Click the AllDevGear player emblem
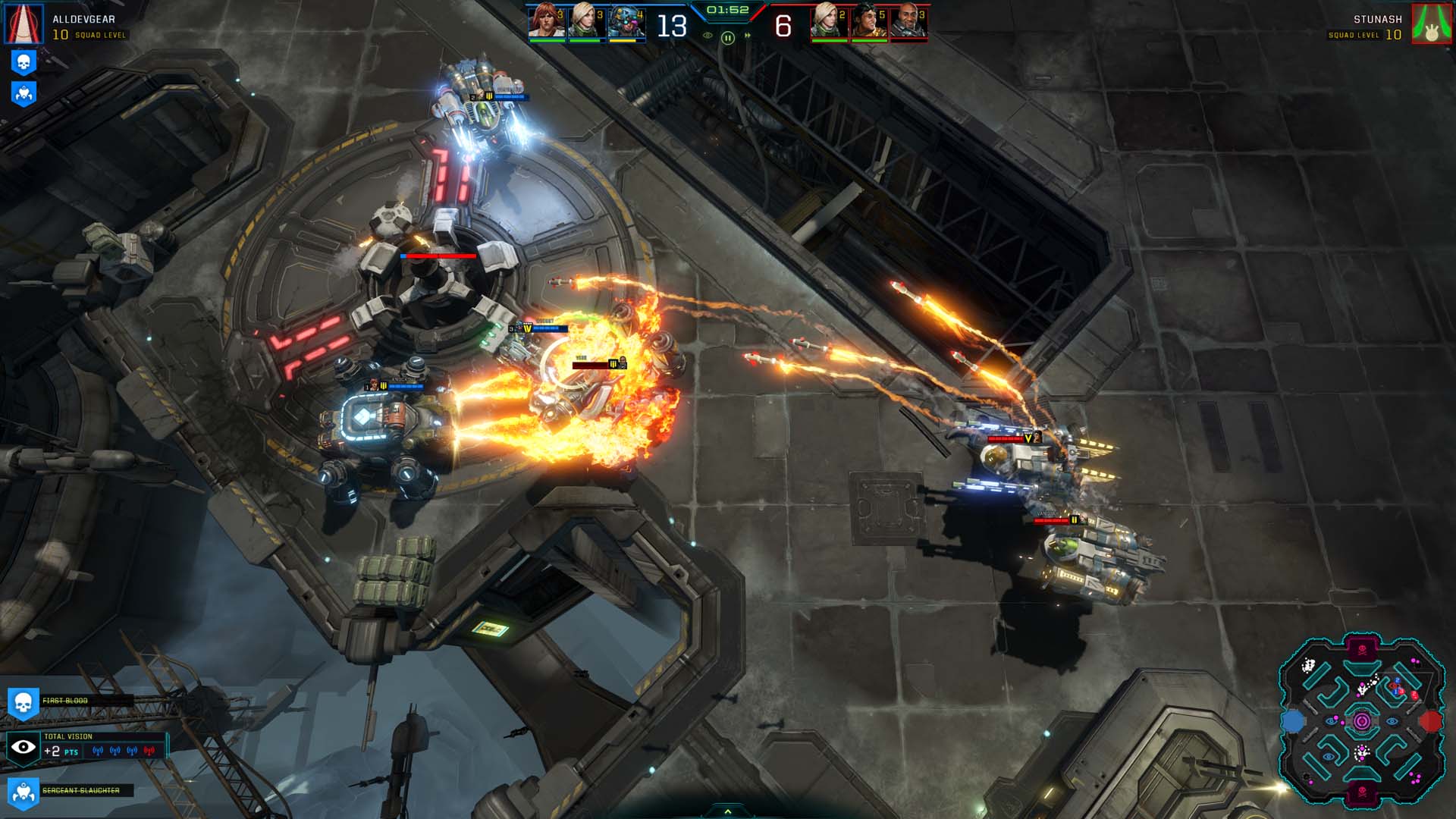The image size is (1456, 819). [x=24, y=24]
